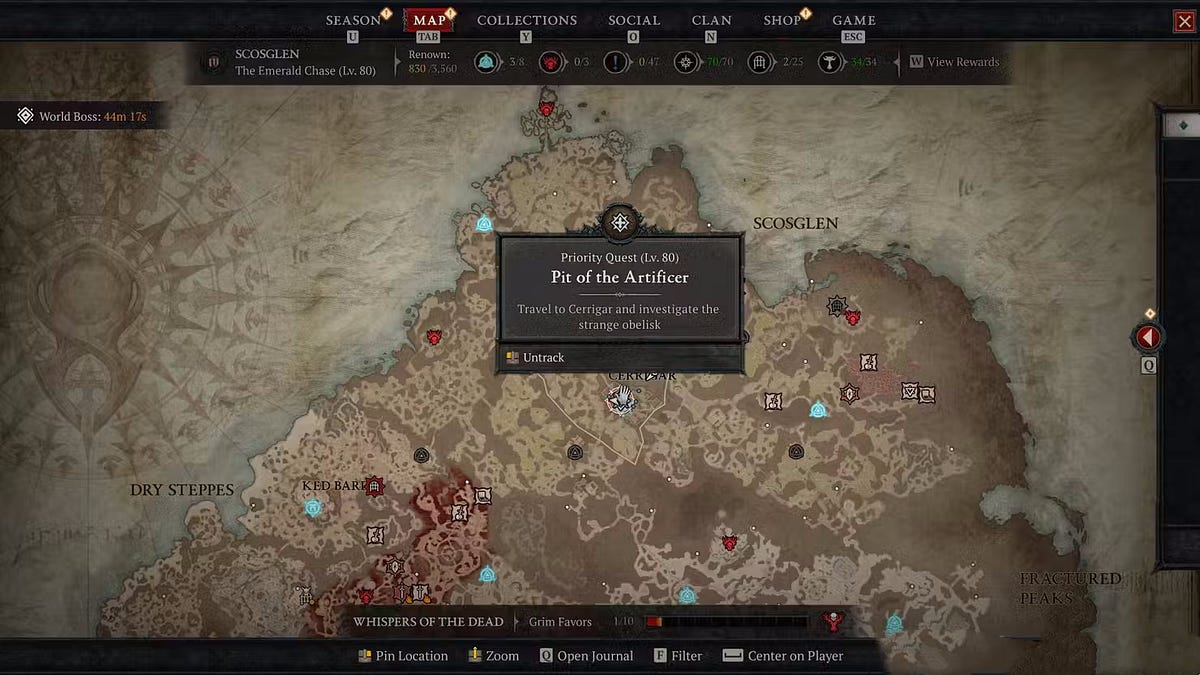
Task: Open the Shop tab
Action: coord(782,20)
